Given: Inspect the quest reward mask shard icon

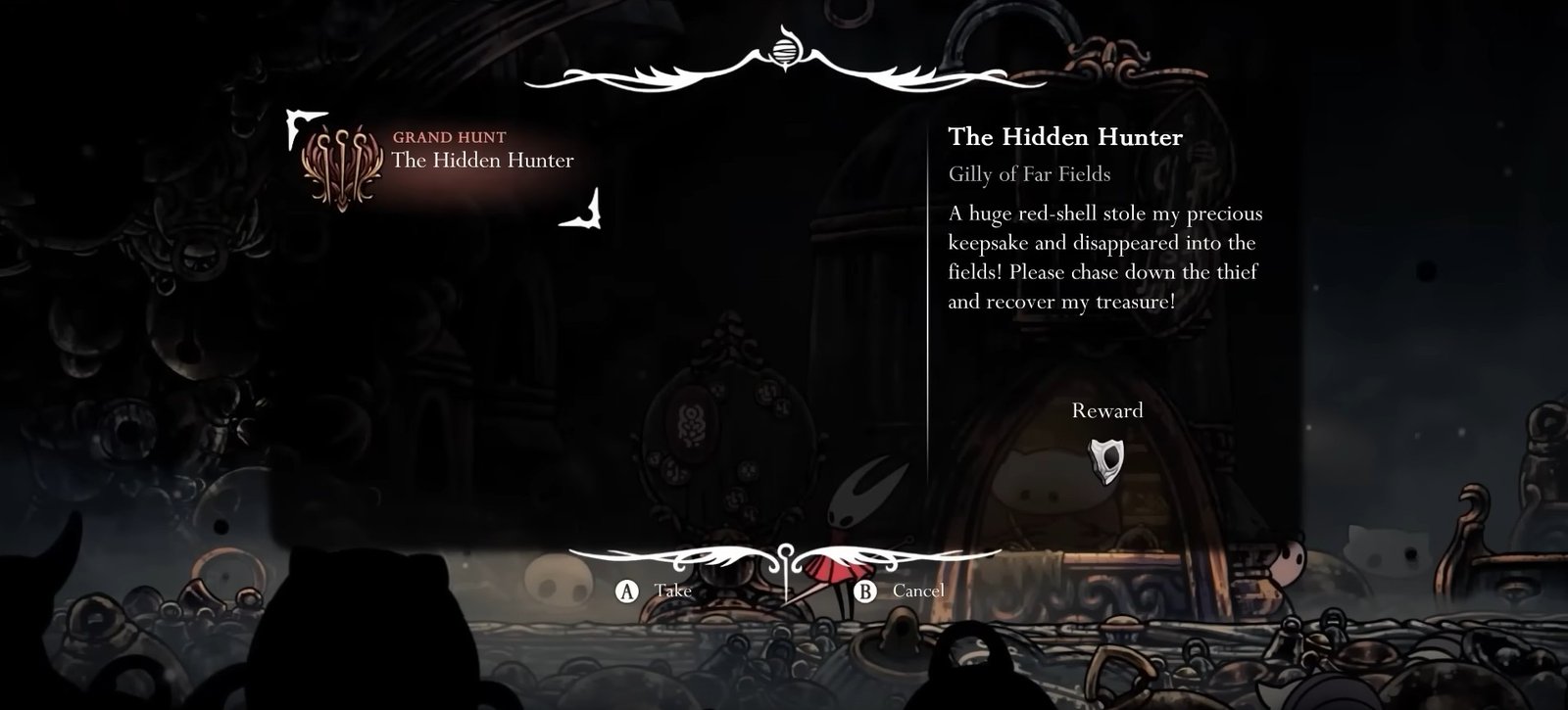Looking at the screenshot, I should 1106,461.
